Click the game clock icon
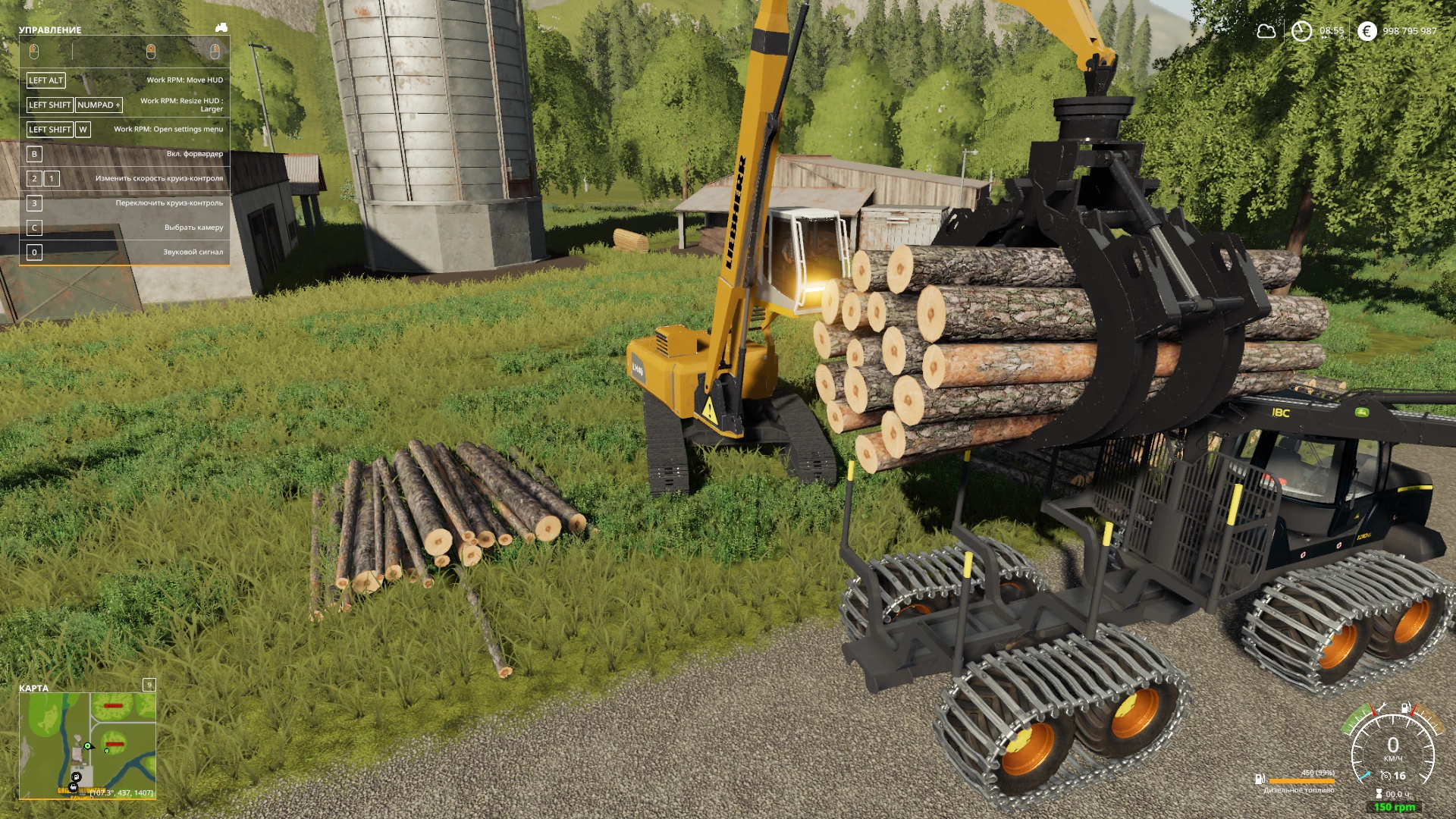This screenshot has height=819, width=1456. click(1301, 31)
